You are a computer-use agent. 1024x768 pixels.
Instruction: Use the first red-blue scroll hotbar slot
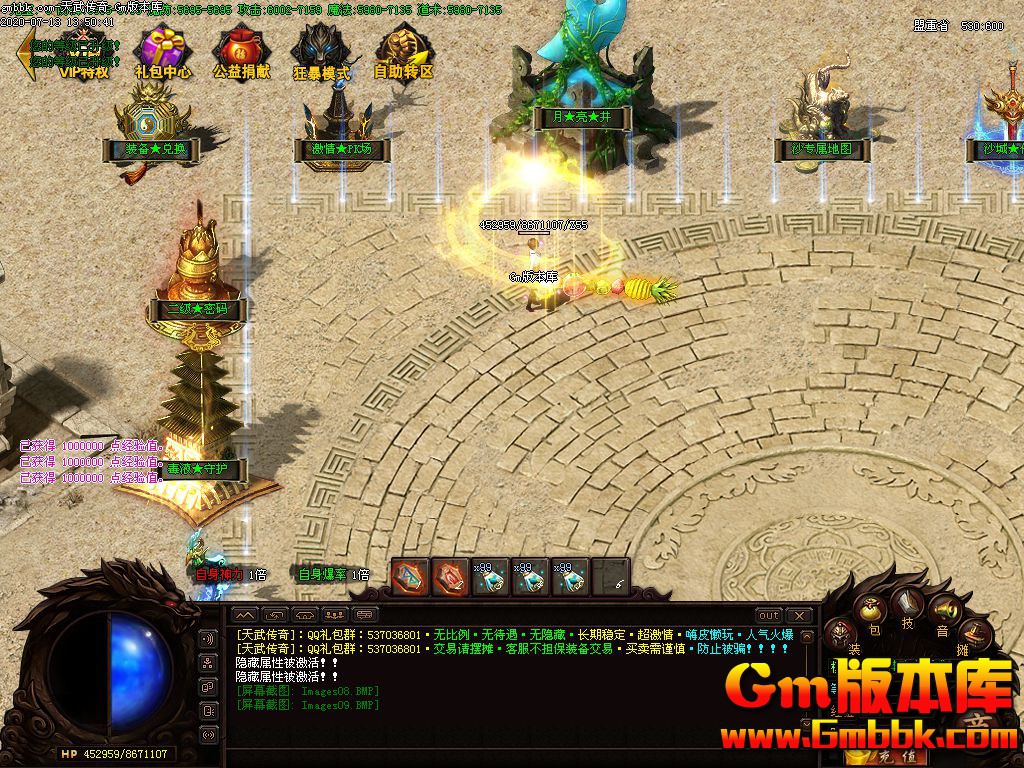(x=410, y=577)
